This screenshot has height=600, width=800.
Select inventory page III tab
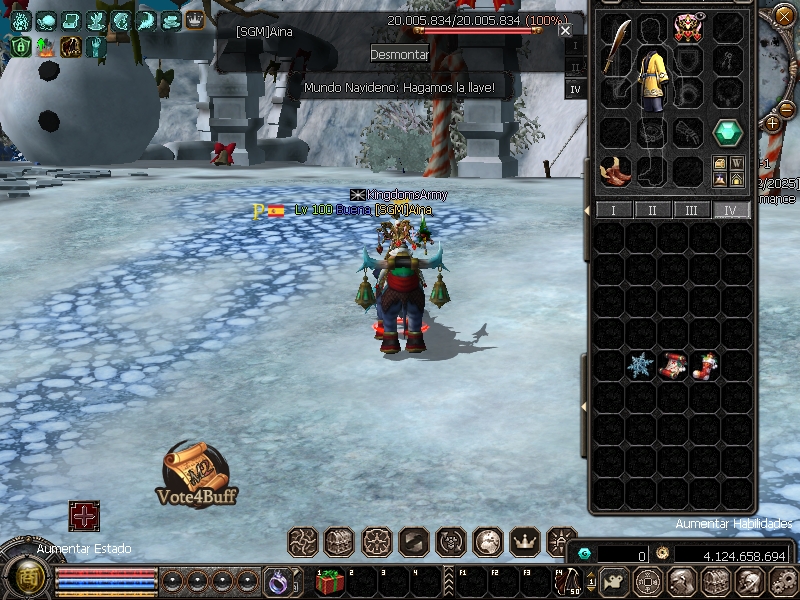click(692, 210)
